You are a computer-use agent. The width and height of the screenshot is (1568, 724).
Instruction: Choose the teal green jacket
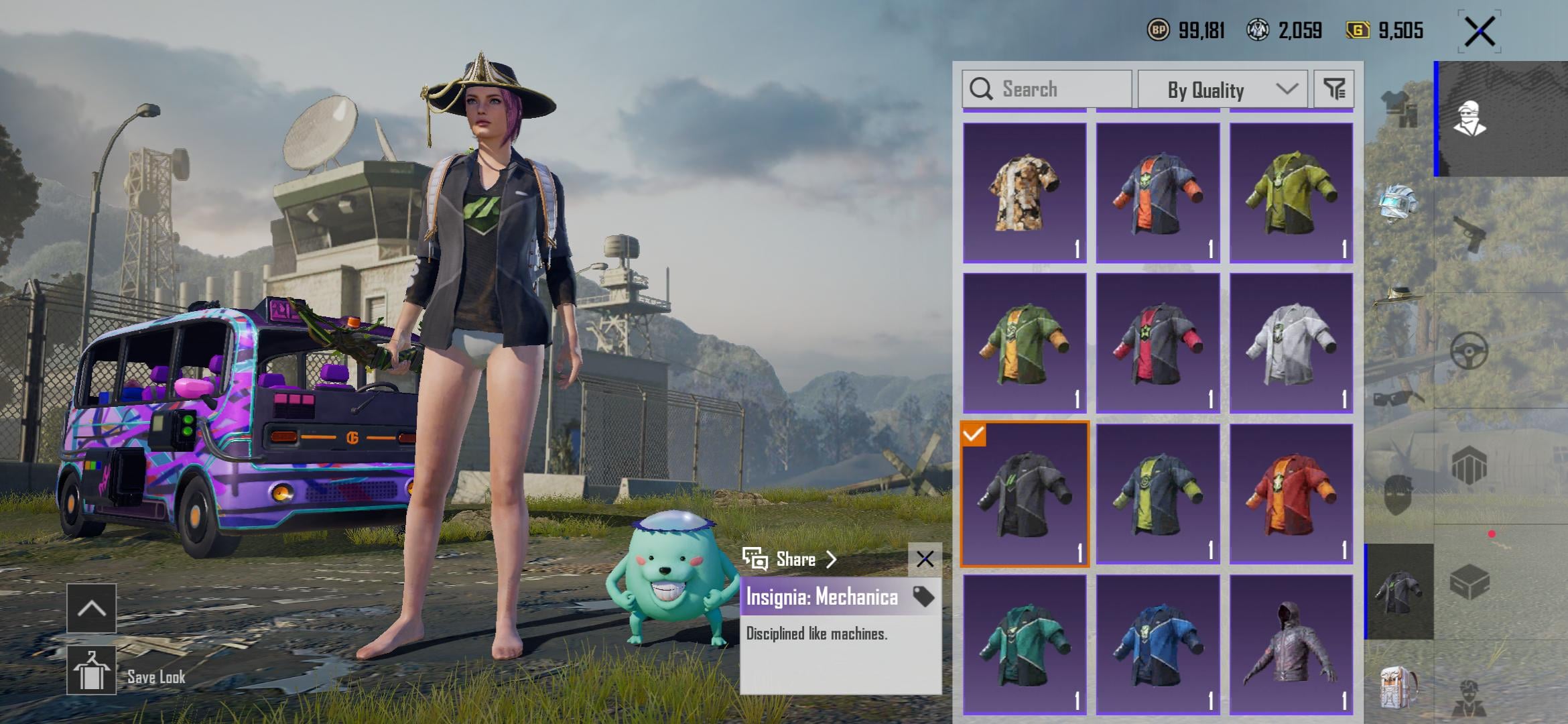click(1025, 644)
